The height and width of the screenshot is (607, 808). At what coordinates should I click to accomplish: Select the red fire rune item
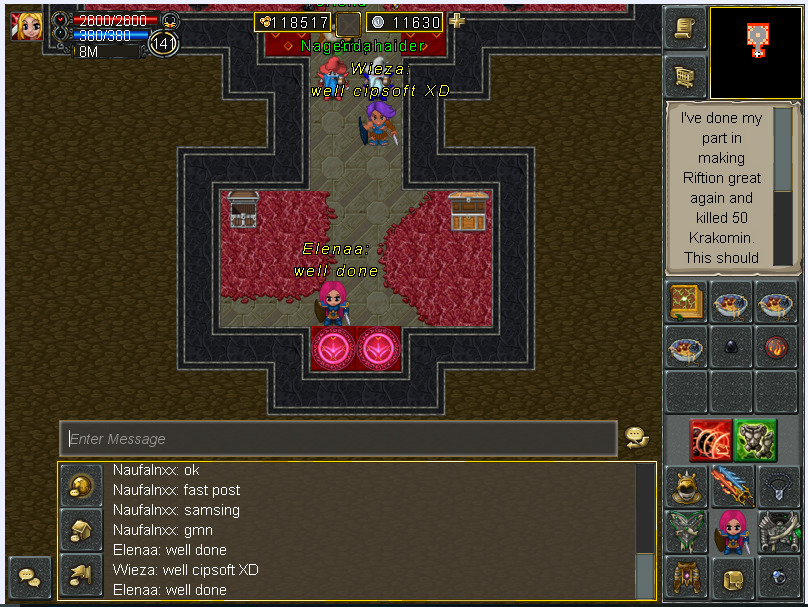pos(776,349)
